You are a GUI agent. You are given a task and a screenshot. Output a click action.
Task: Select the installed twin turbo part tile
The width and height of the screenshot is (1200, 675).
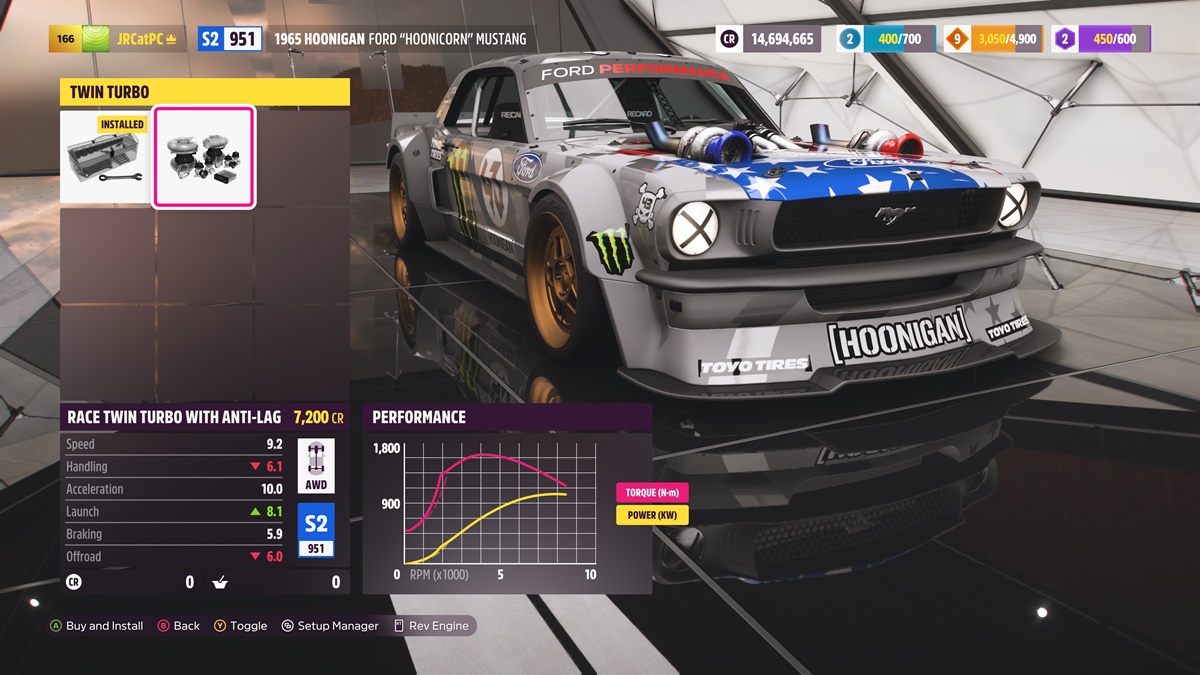click(106, 158)
